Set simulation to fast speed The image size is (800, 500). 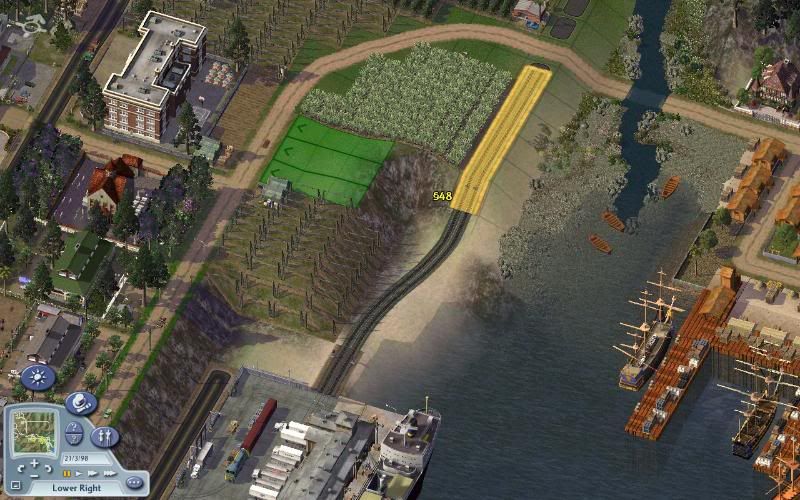click(x=90, y=473)
